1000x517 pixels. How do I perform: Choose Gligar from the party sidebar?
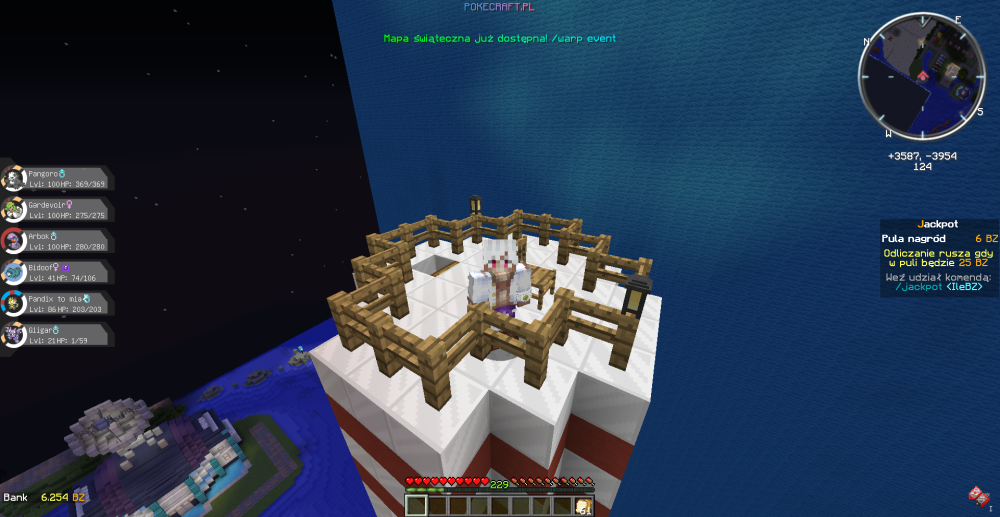tap(55, 334)
